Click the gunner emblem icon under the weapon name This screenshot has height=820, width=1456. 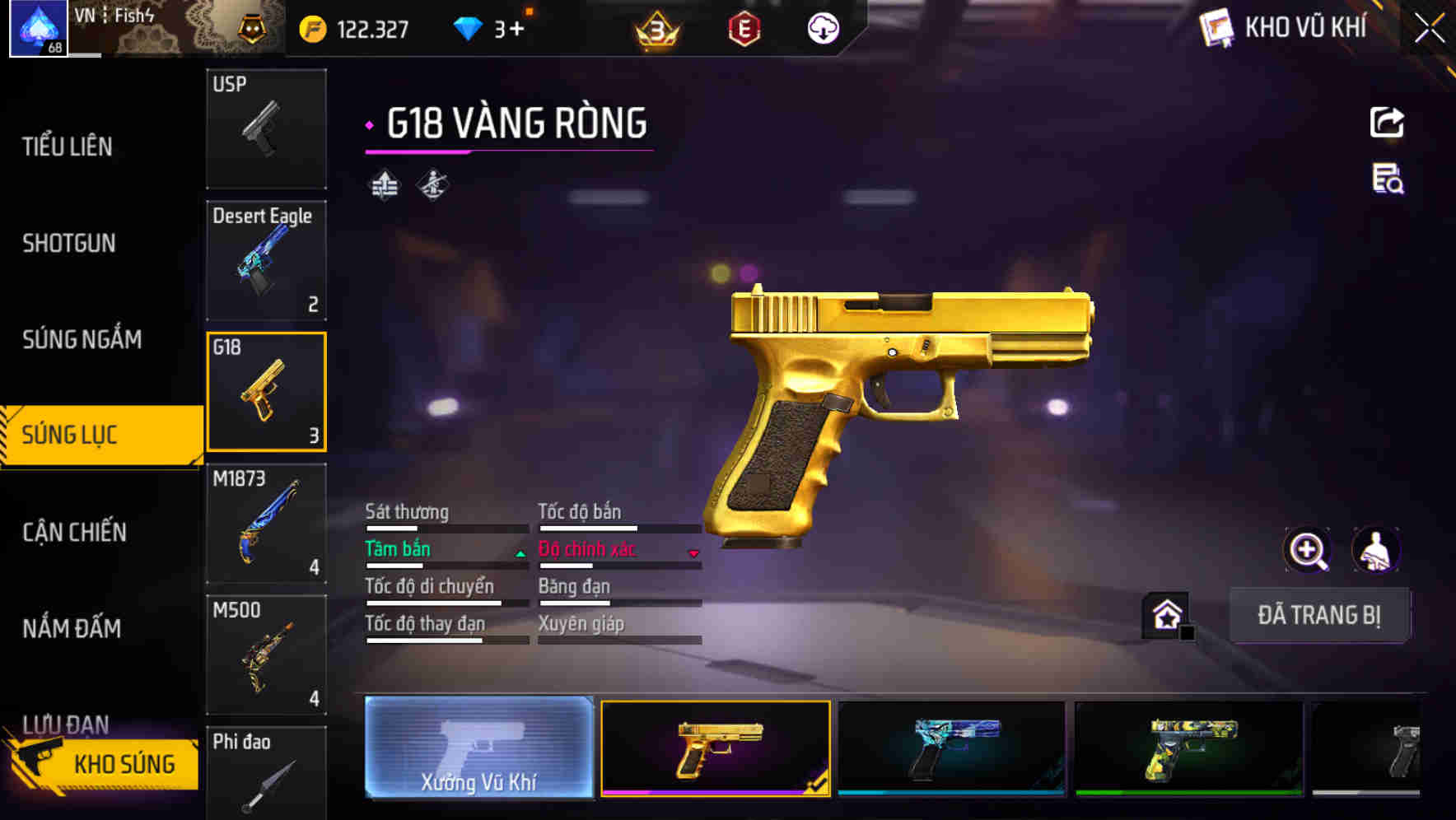pos(432,184)
